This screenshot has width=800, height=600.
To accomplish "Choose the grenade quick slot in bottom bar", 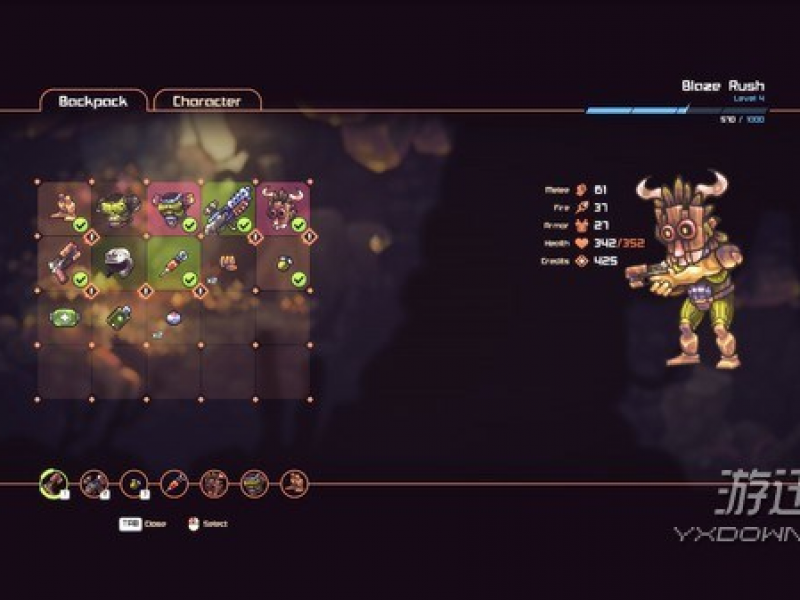I will (x=133, y=484).
